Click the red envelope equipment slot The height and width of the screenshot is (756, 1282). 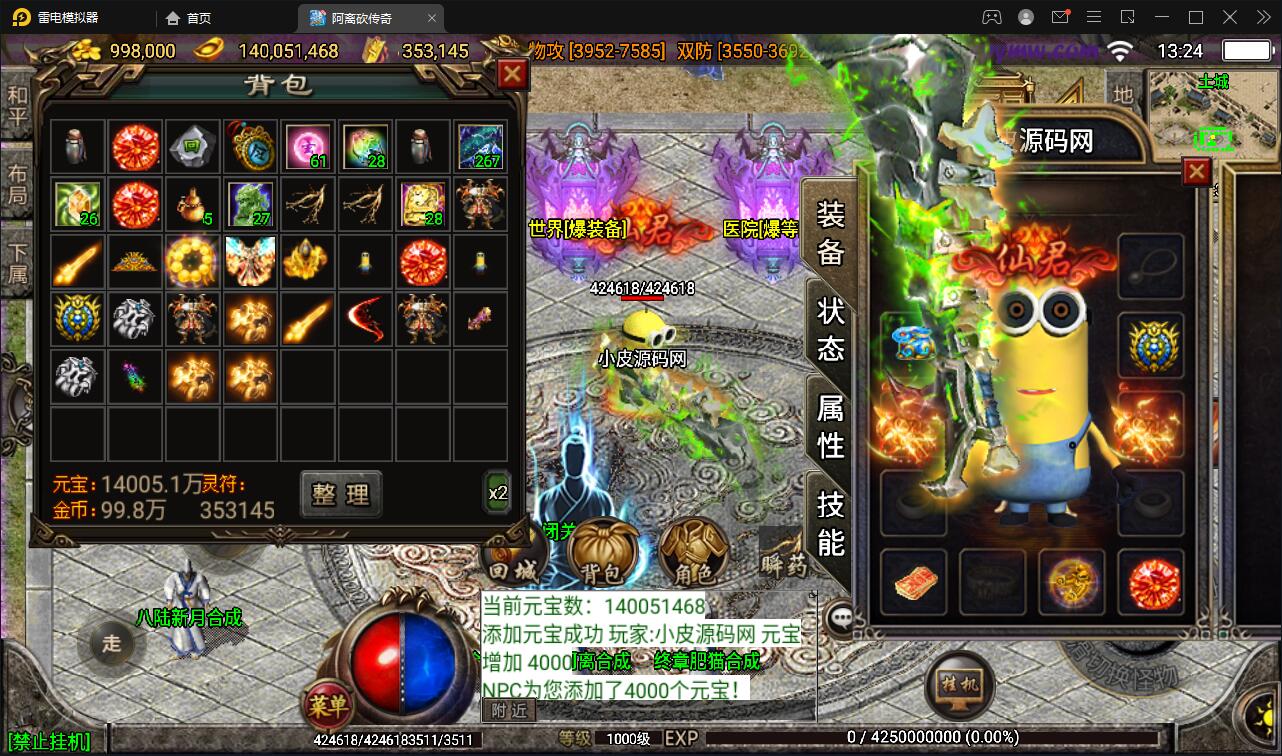click(912, 582)
